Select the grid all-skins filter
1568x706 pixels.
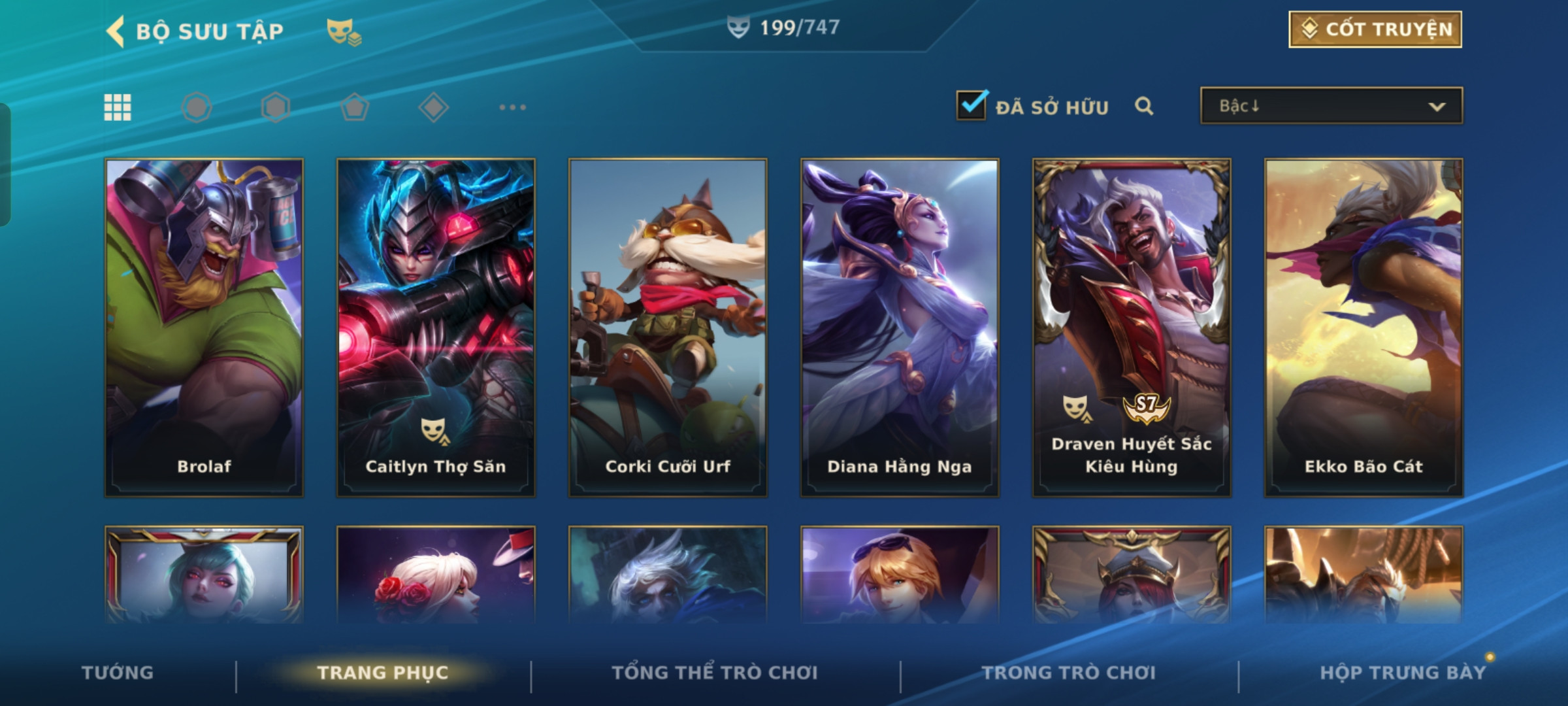coord(118,107)
